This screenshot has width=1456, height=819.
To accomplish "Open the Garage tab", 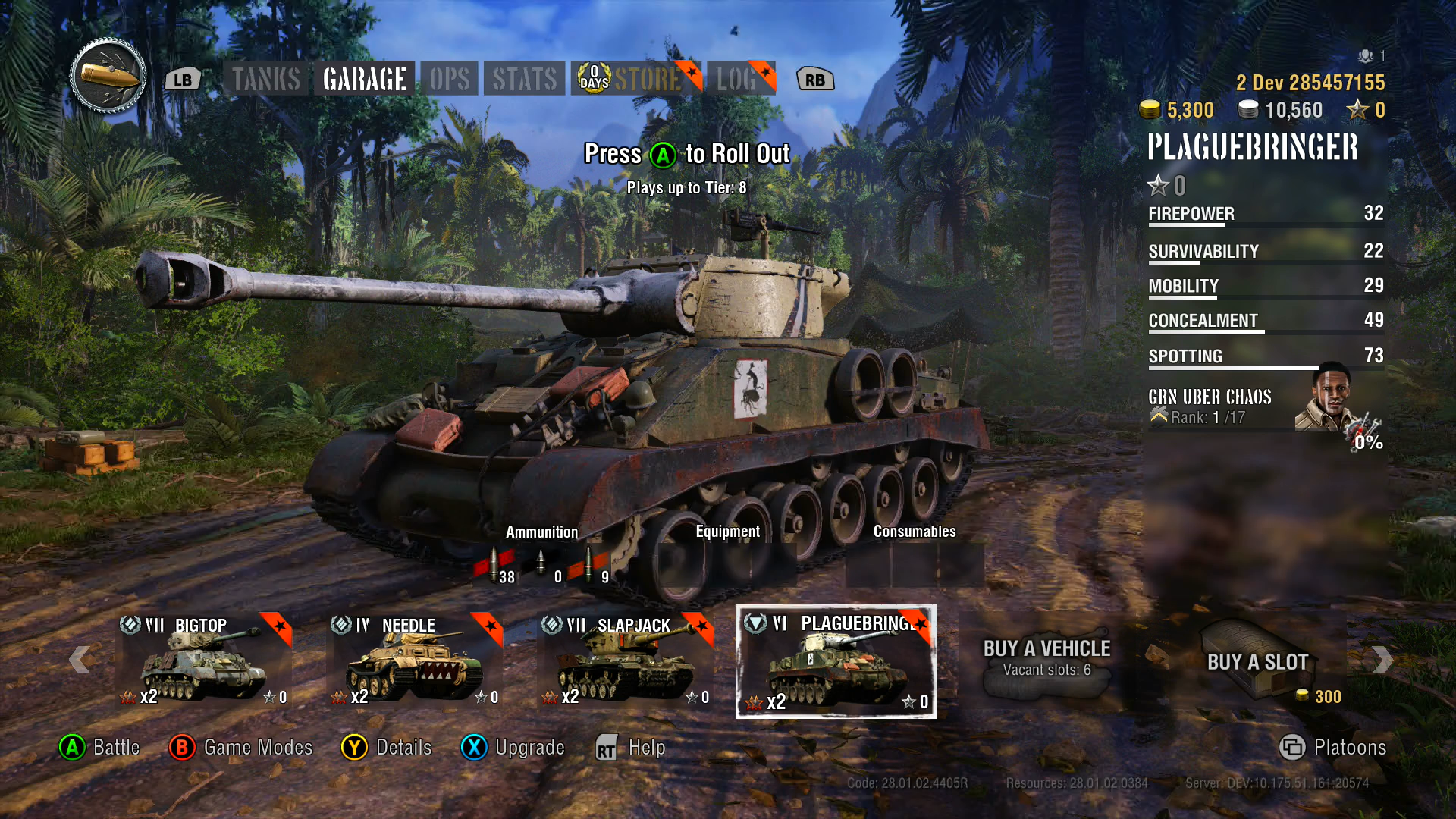I will [365, 79].
